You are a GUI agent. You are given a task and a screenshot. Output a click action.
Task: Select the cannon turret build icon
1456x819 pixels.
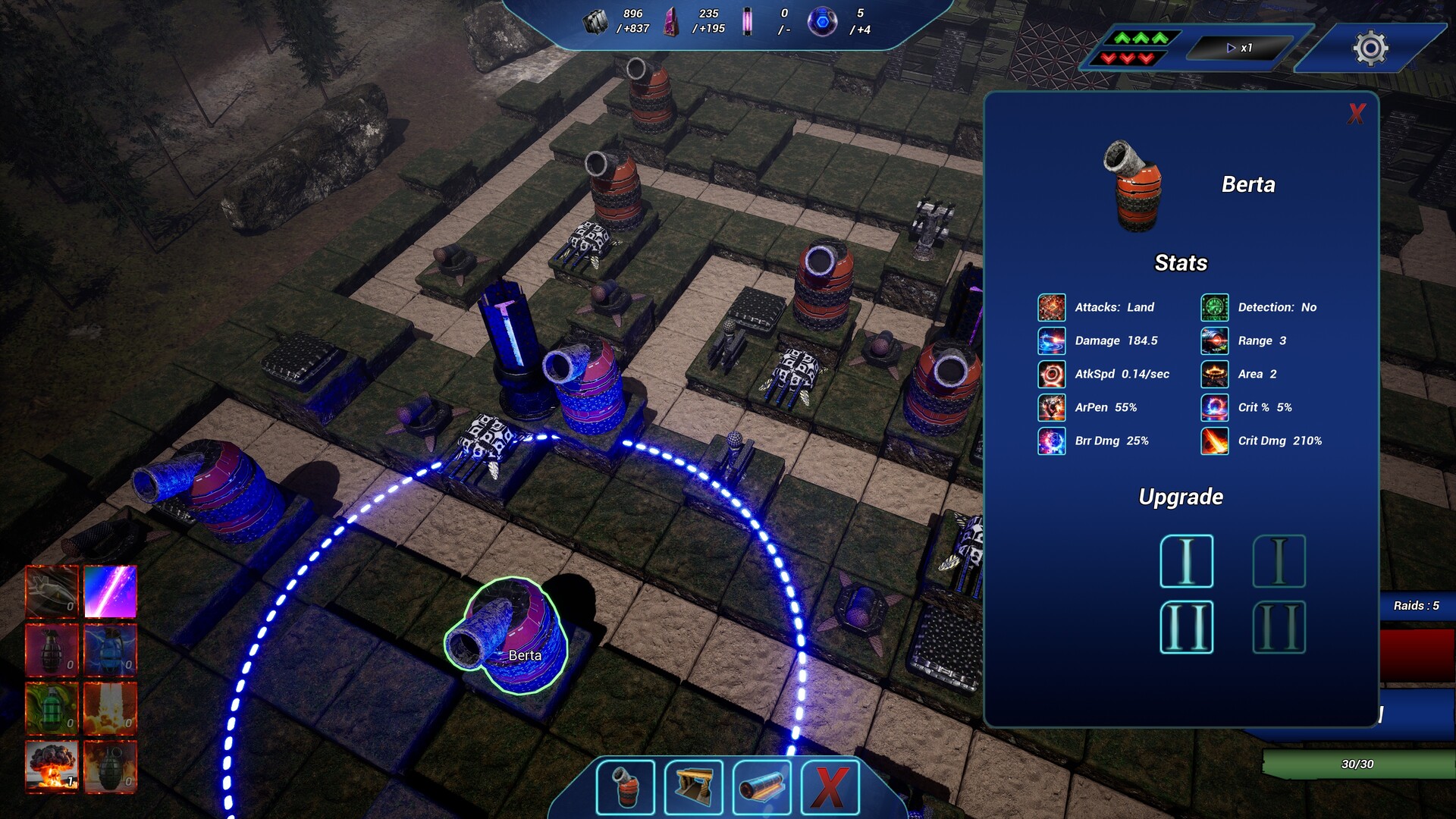[x=627, y=786]
